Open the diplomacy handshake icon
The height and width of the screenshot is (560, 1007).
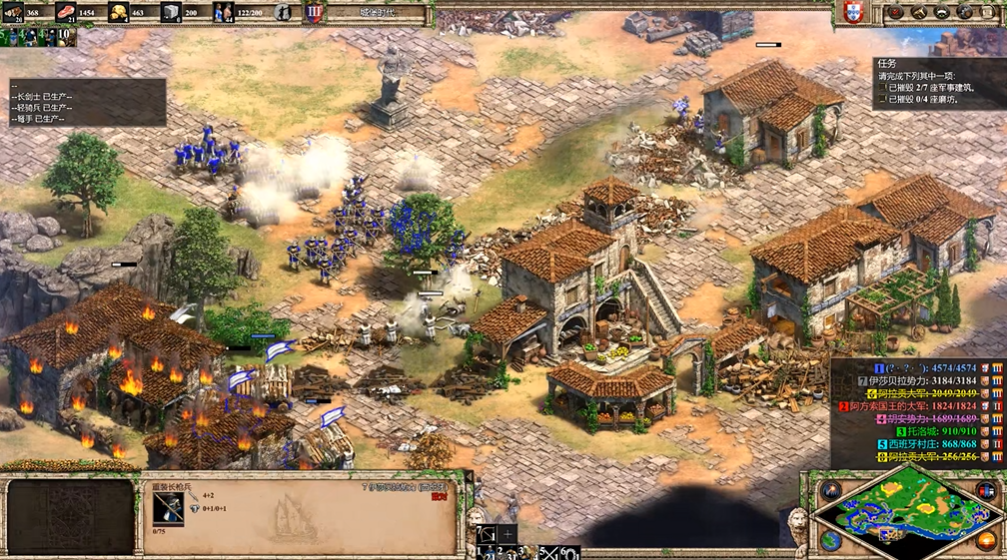[x=941, y=13]
